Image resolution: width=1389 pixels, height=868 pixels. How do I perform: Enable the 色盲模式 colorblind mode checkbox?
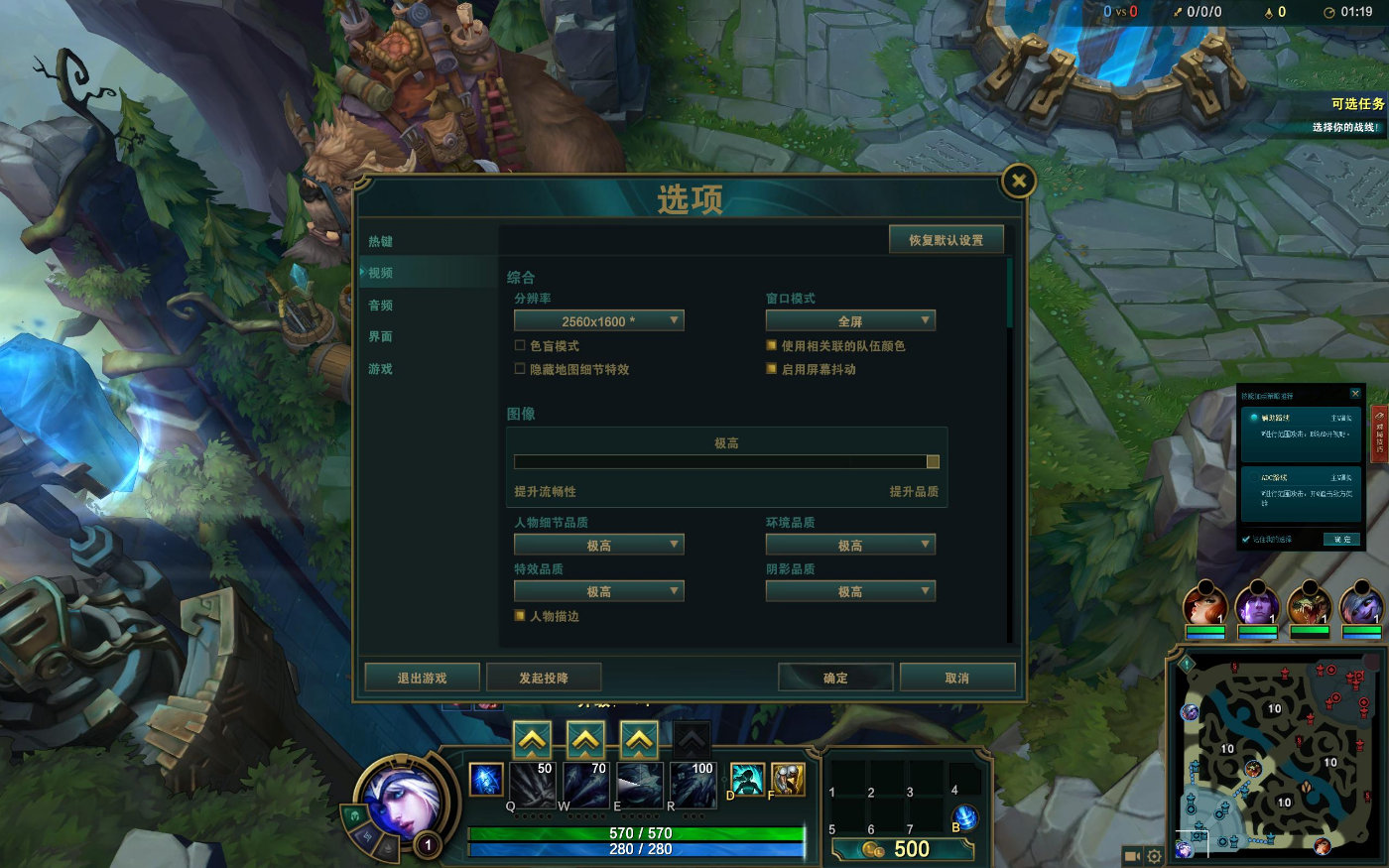coord(520,345)
